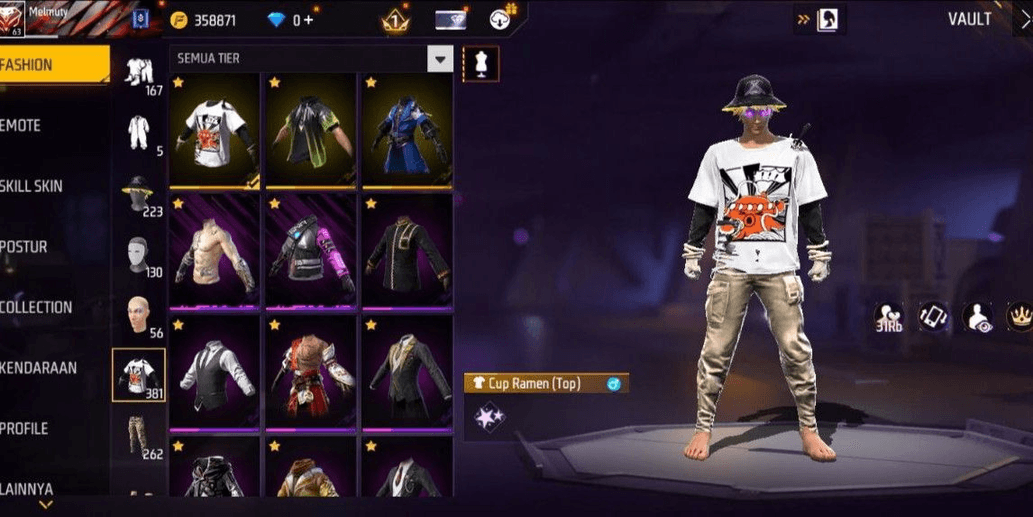Pick the pink and black armored jacket
Image resolution: width=1033 pixels, height=517 pixels.
[x=311, y=253]
